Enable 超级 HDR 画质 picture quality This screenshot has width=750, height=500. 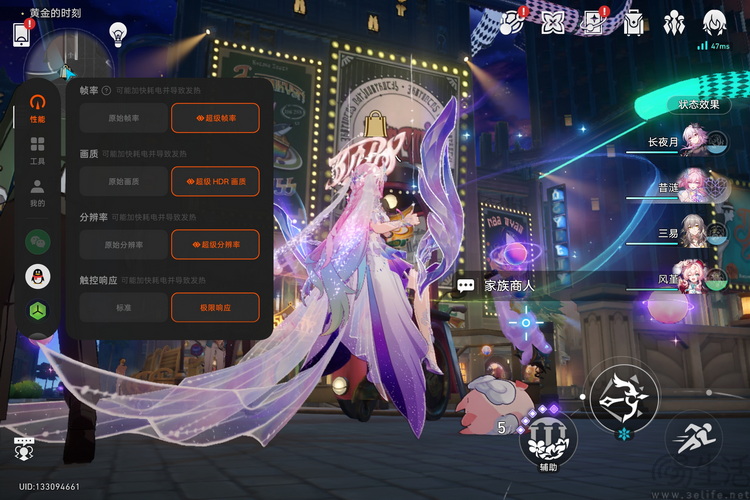pos(215,181)
